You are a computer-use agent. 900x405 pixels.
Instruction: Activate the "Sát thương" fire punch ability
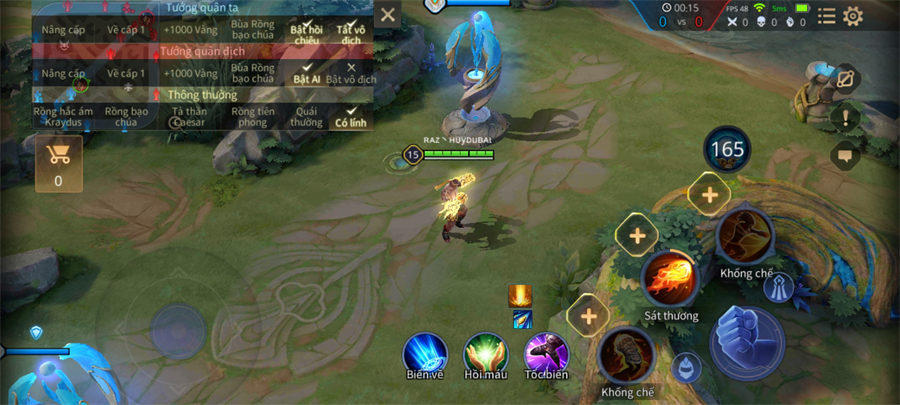tap(670, 278)
